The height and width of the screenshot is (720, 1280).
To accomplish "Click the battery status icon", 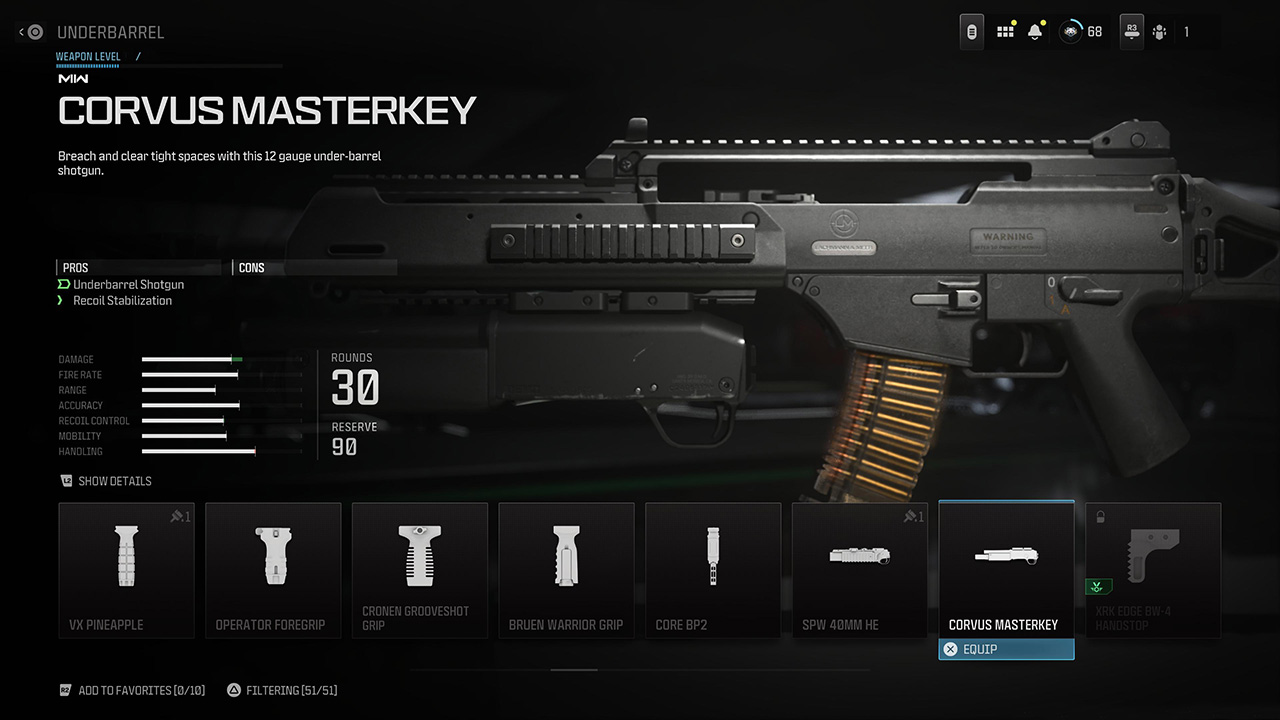I will click(971, 31).
